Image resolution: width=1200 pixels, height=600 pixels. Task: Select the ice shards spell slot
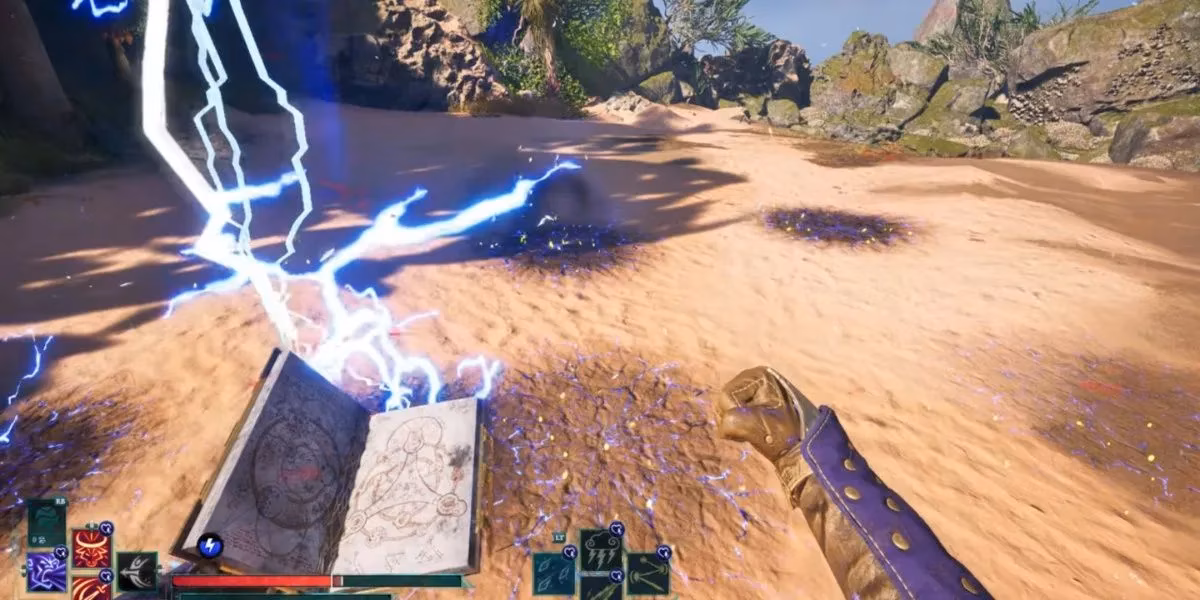(x=553, y=573)
